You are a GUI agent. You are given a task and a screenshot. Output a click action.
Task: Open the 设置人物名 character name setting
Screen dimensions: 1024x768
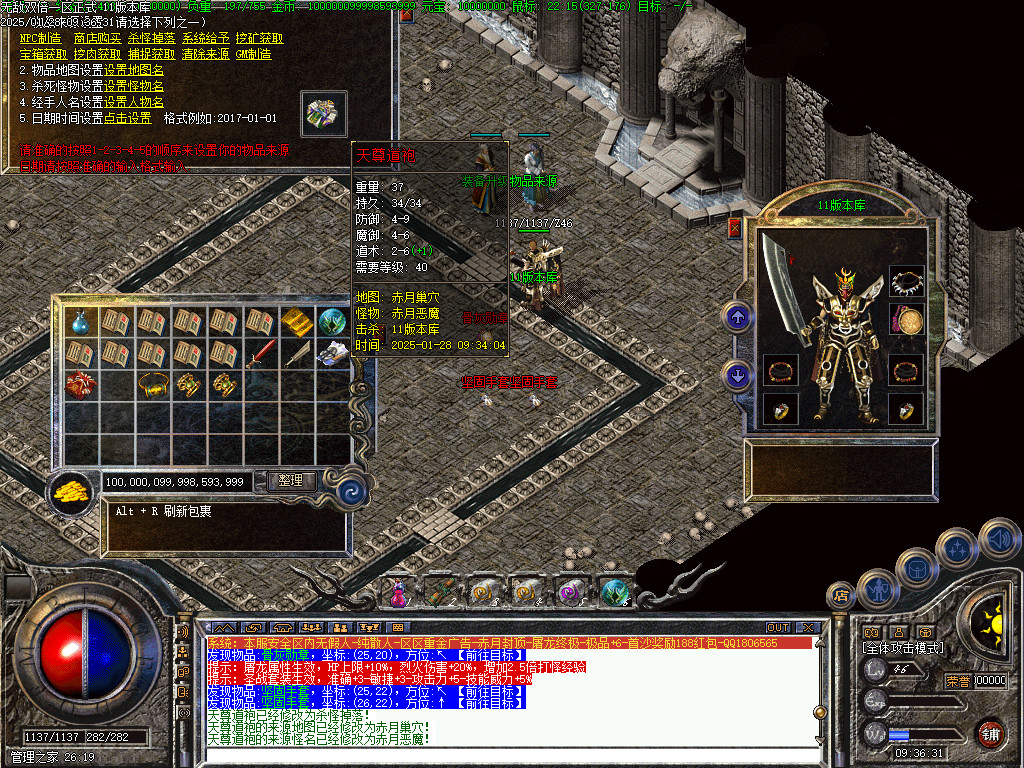tap(134, 102)
